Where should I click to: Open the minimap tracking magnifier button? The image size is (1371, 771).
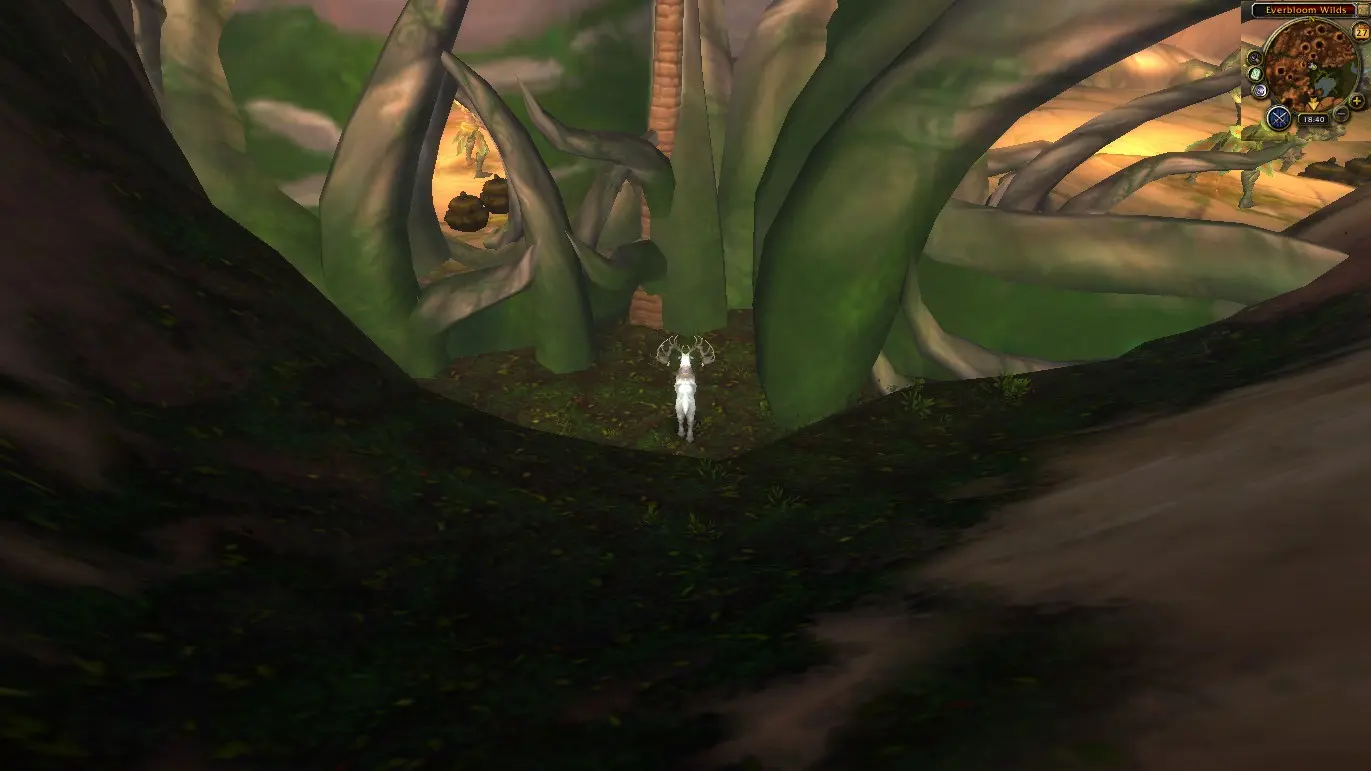pos(1255,58)
